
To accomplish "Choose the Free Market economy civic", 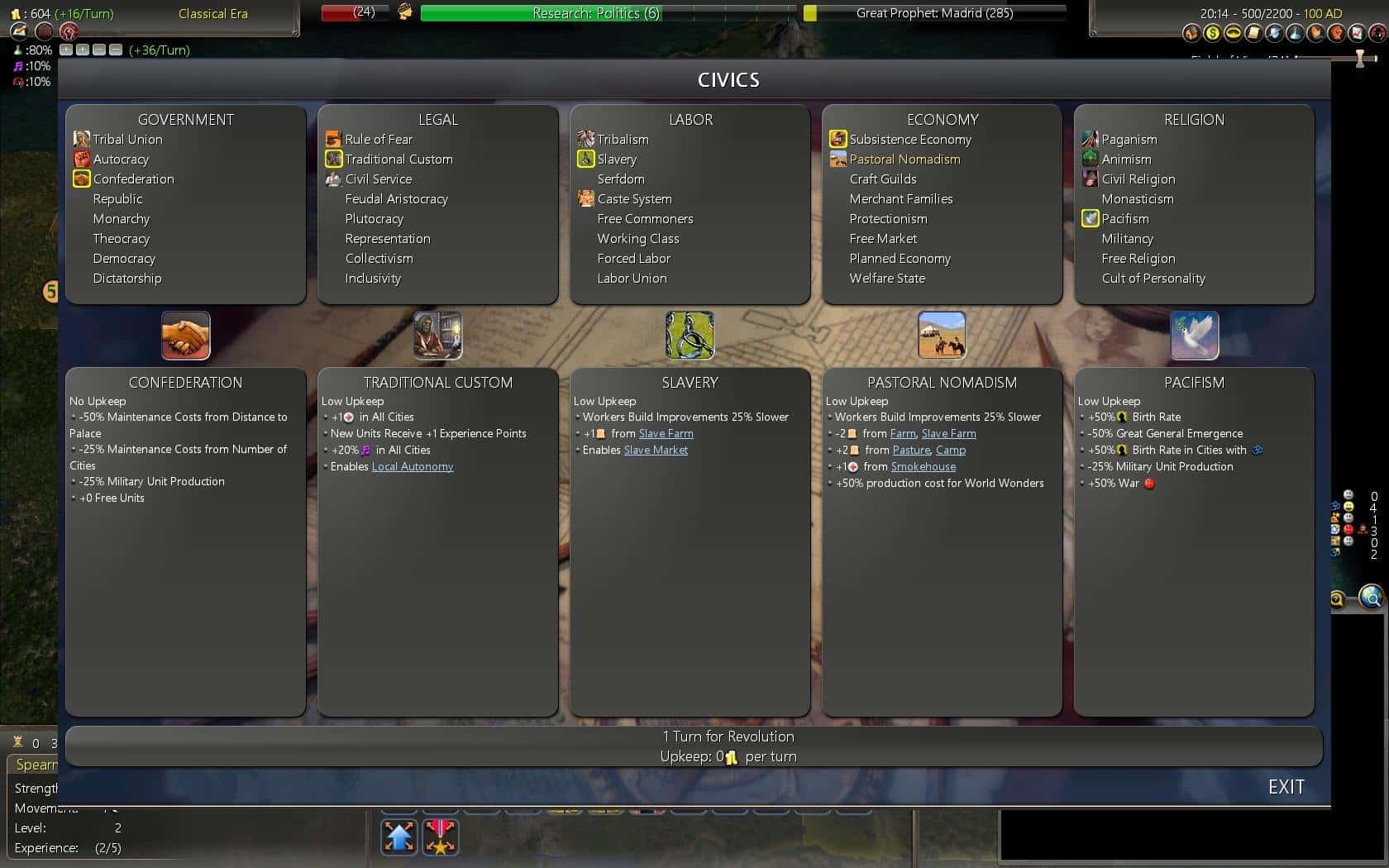I will (x=882, y=238).
